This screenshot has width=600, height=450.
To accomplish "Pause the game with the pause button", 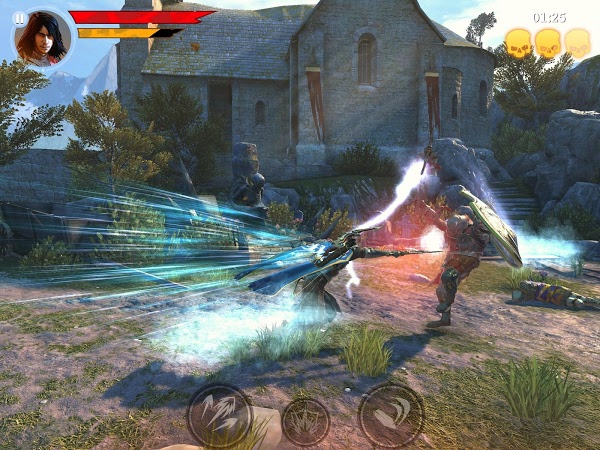I will [x=20, y=18].
